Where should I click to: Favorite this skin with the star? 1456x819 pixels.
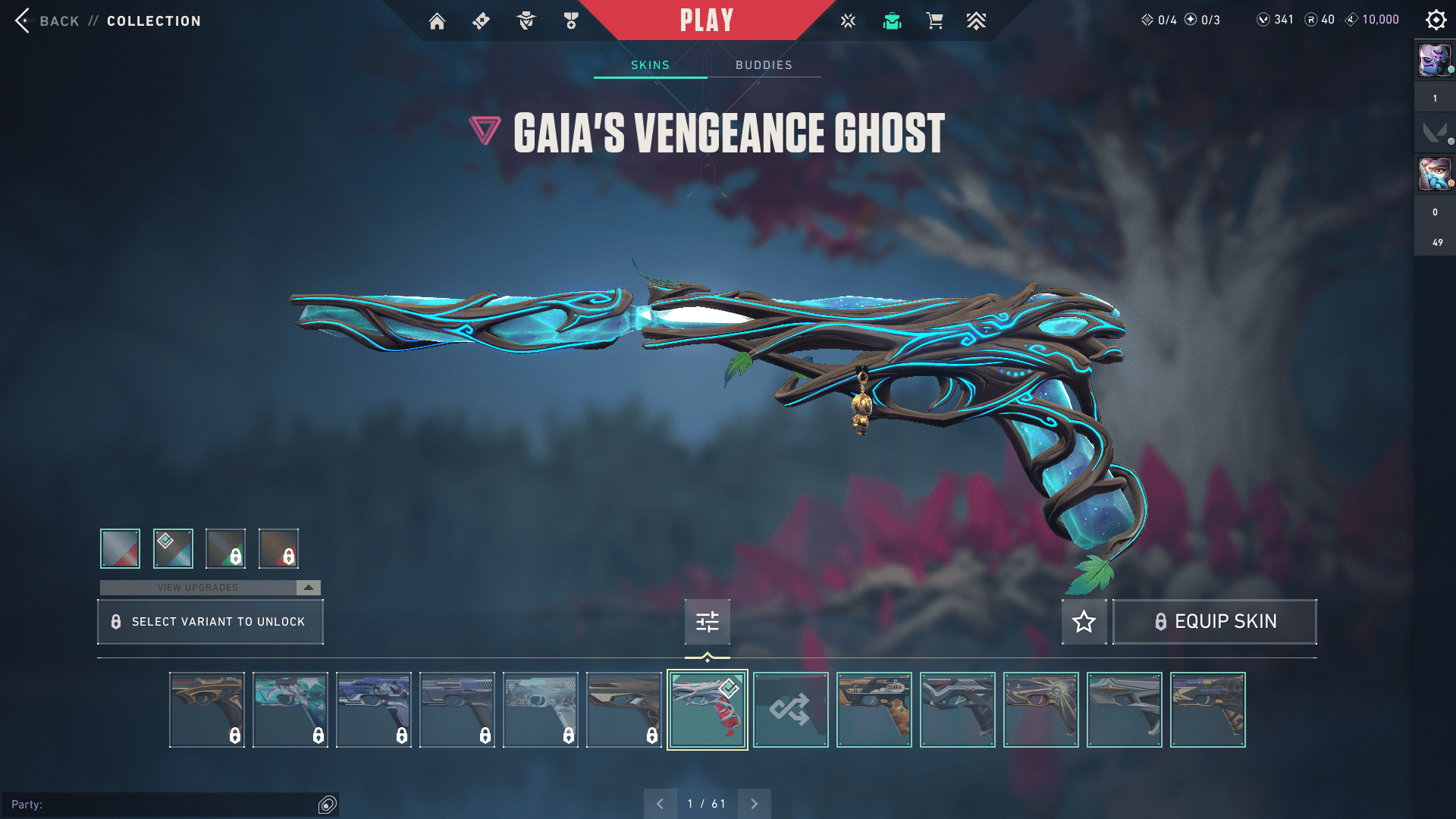click(x=1084, y=622)
